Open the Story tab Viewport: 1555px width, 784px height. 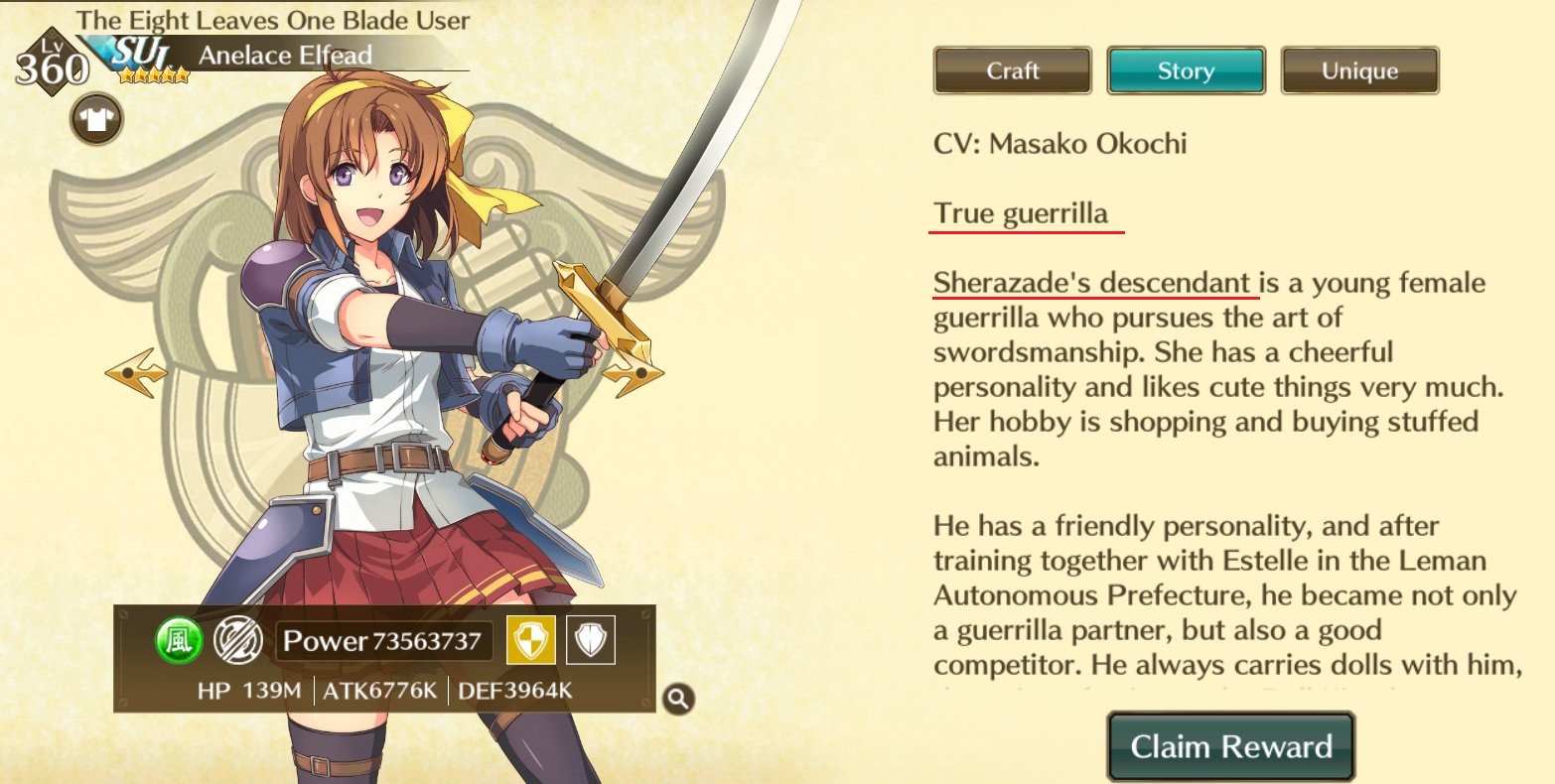coord(1186,71)
